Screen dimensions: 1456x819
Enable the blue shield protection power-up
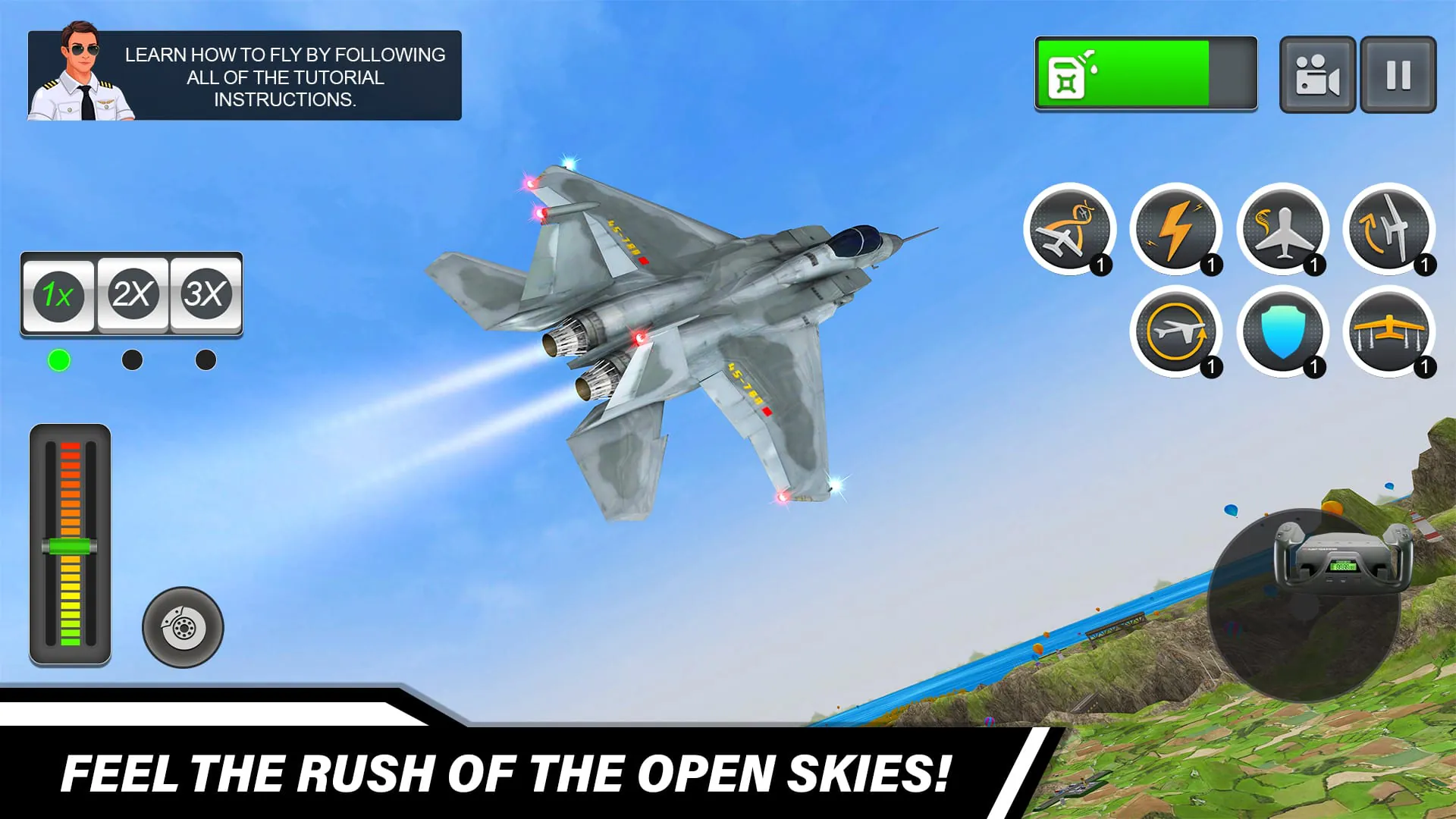(1284, 334)
